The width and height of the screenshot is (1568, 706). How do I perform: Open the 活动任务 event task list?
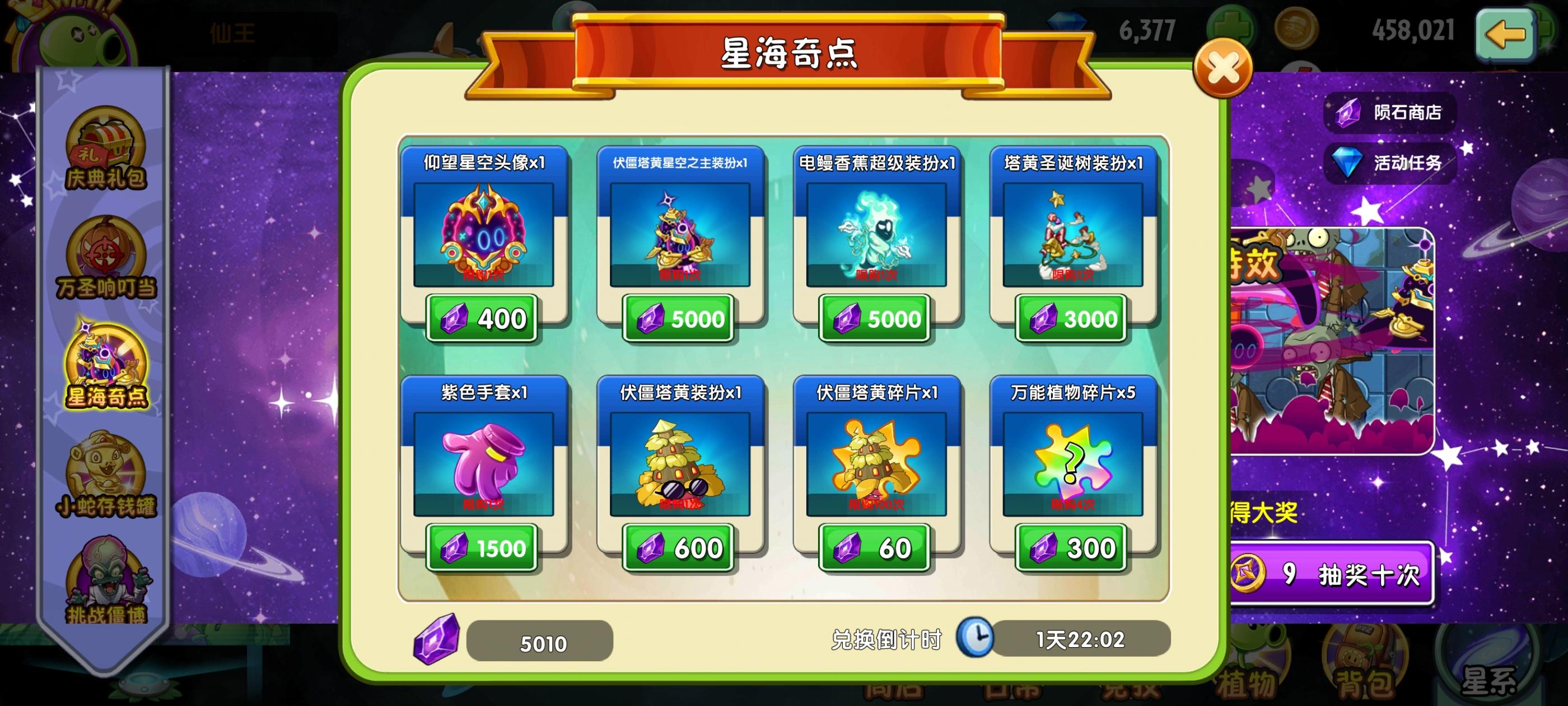[1391, 162]
